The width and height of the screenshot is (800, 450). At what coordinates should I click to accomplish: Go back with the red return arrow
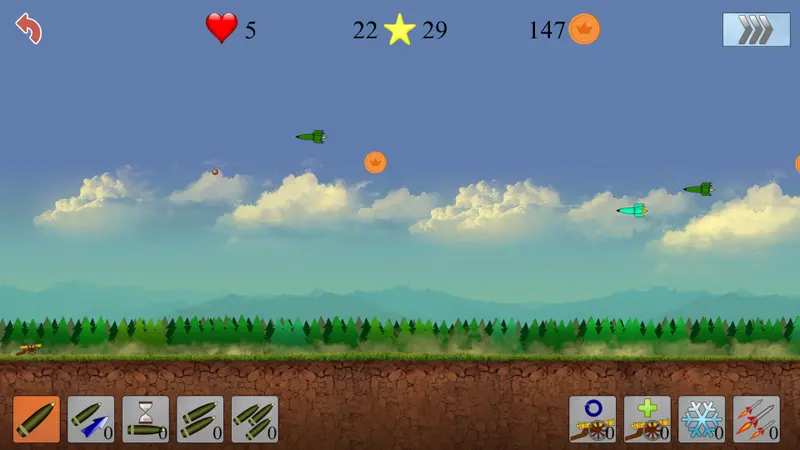point(29,28)
